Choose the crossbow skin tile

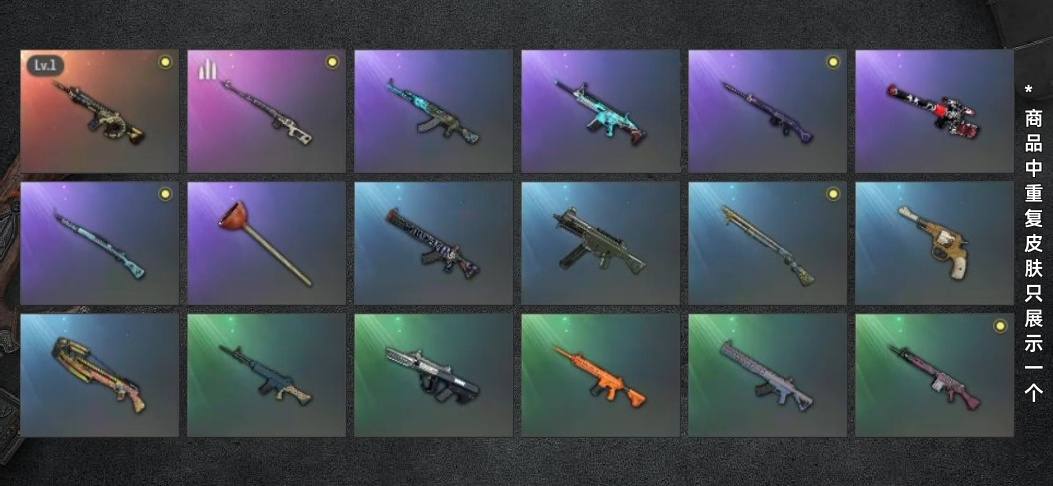[99, 375]
